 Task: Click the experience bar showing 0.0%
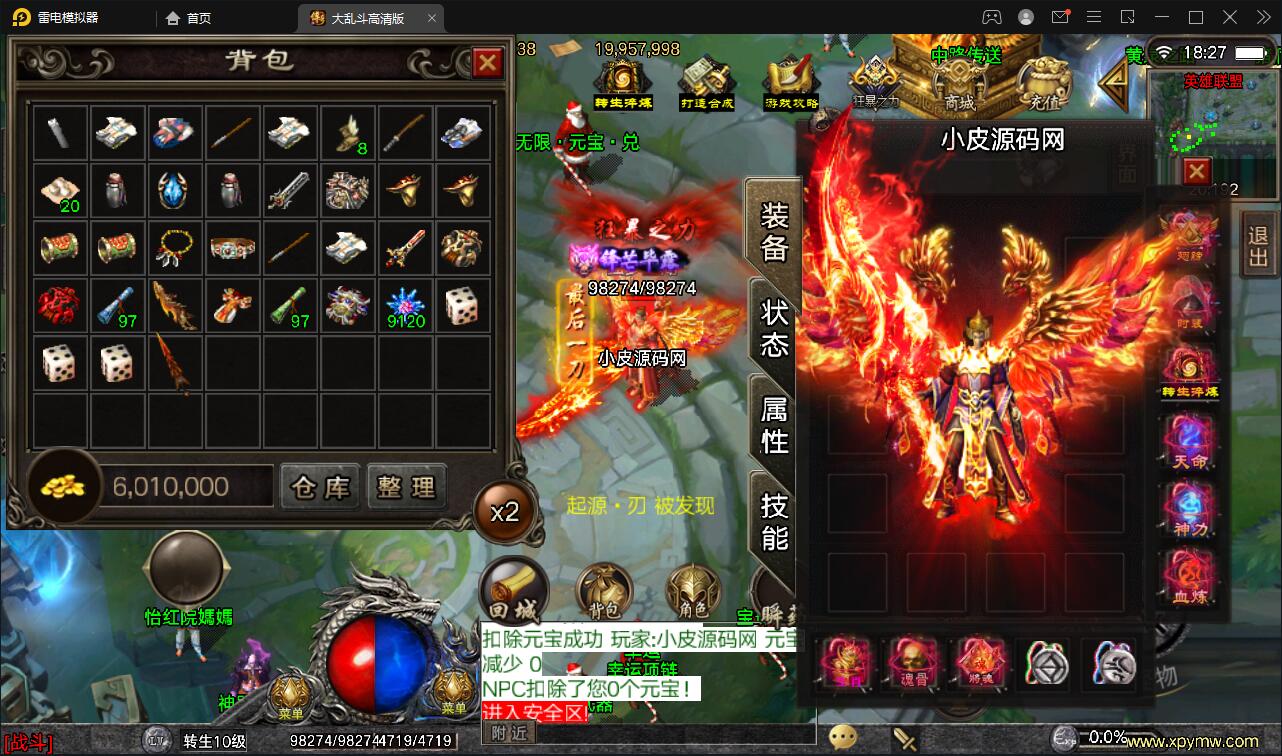click(x=1090, y=738)
